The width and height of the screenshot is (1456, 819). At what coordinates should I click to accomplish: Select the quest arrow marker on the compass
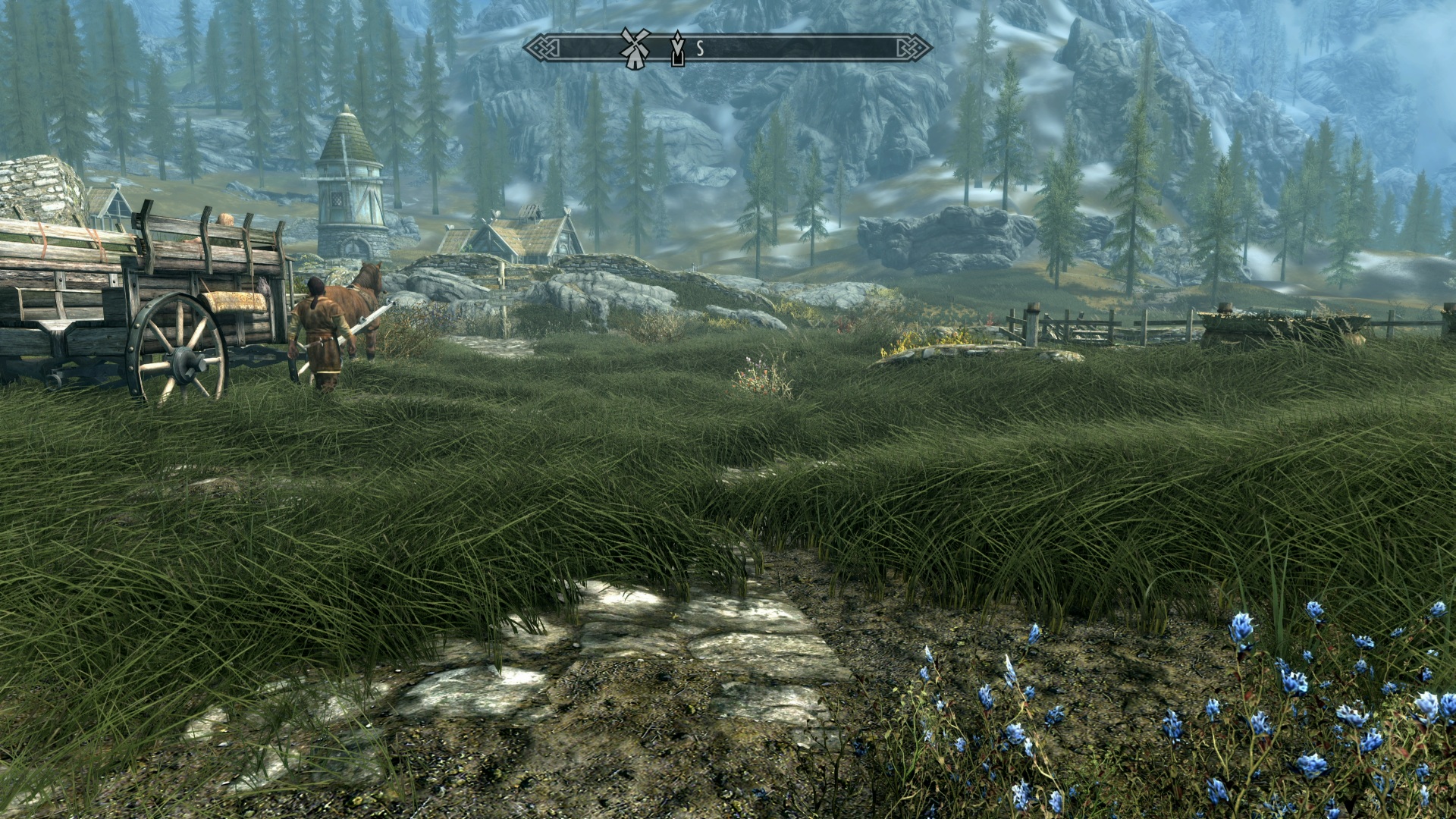click(x=677, y=49)
